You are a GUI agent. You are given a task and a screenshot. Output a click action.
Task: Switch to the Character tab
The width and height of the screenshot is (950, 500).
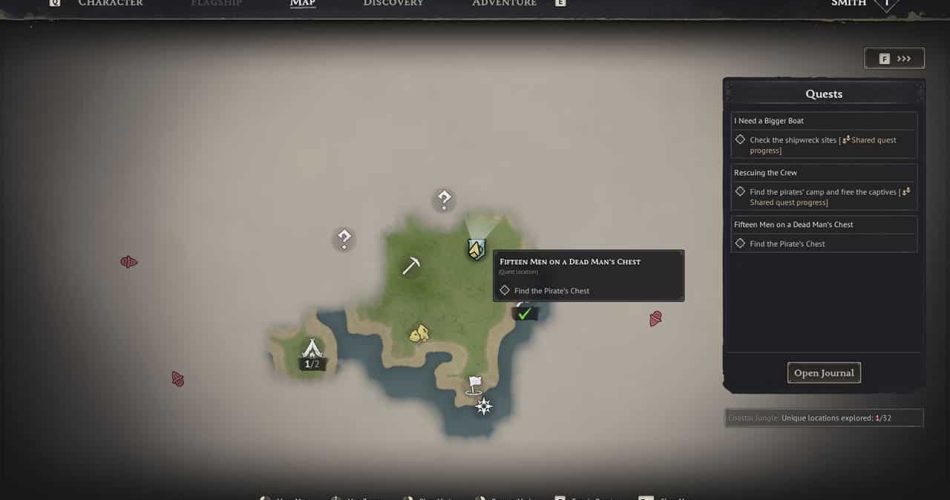click(110, 4)
